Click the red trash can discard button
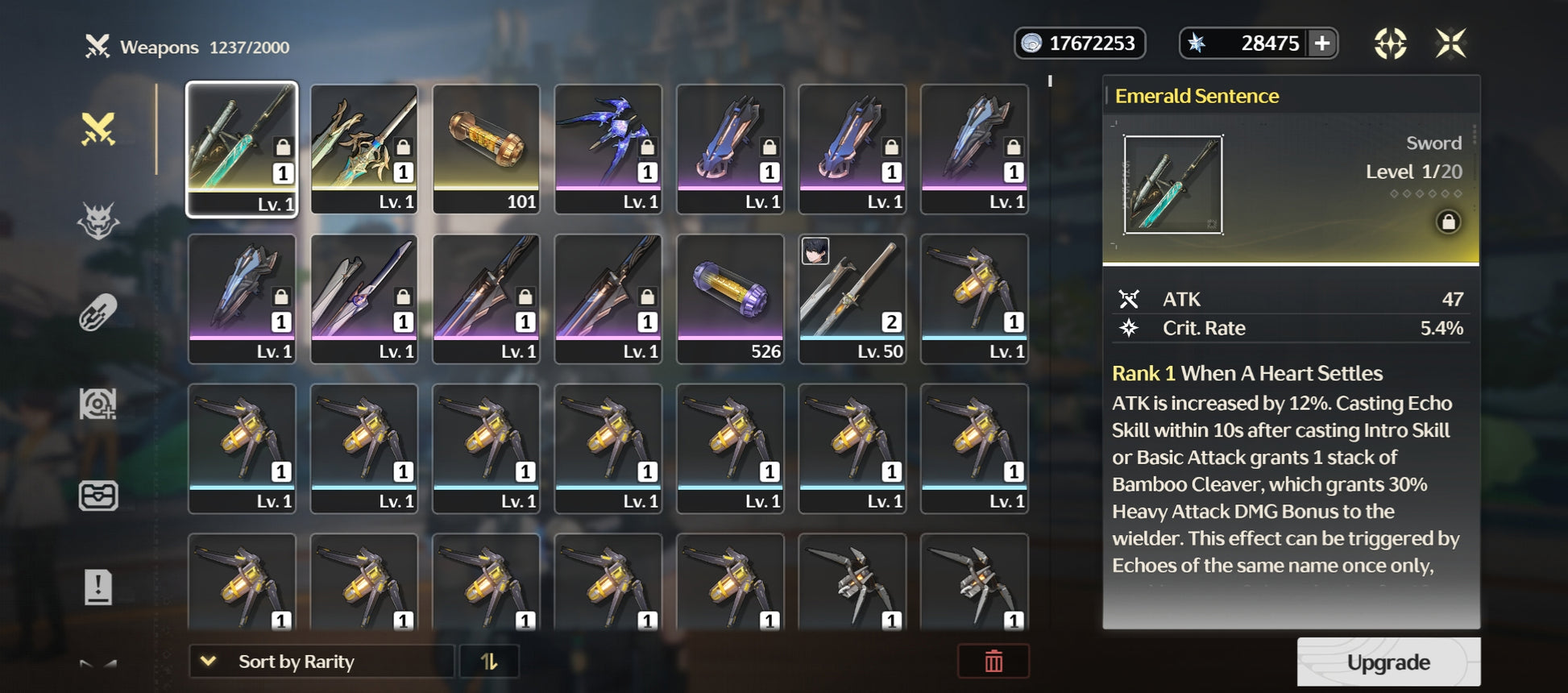 [x=993, y=662]
